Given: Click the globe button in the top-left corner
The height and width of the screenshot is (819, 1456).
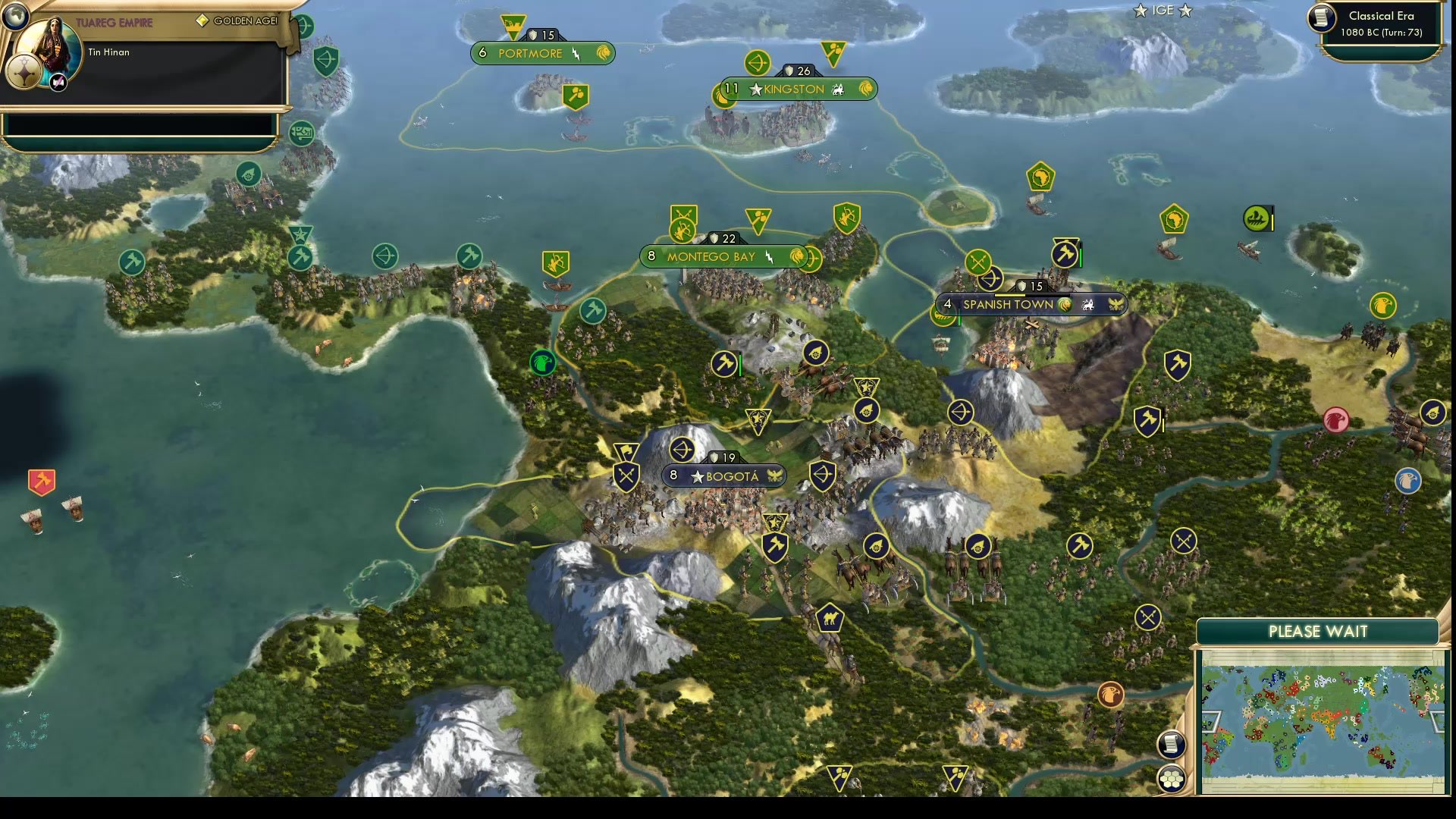Looking at the screenshot, I should pyautogui.click(x=15, y=15).
